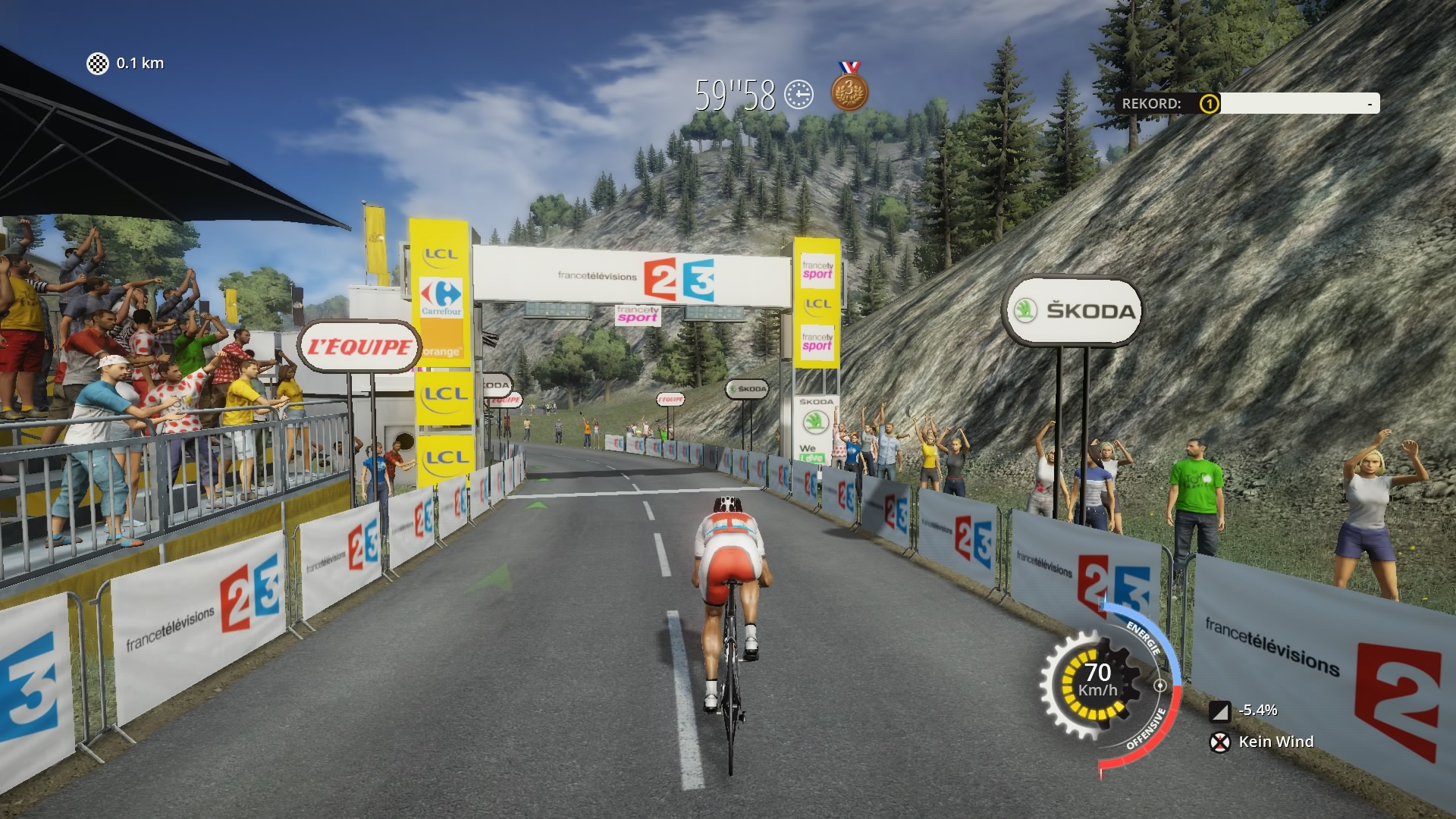Viewport: 1456px width, 819px height.
Task: Click the Kein Wind indicator icon
Action: pyautogui.click(x=1219, y=742)
